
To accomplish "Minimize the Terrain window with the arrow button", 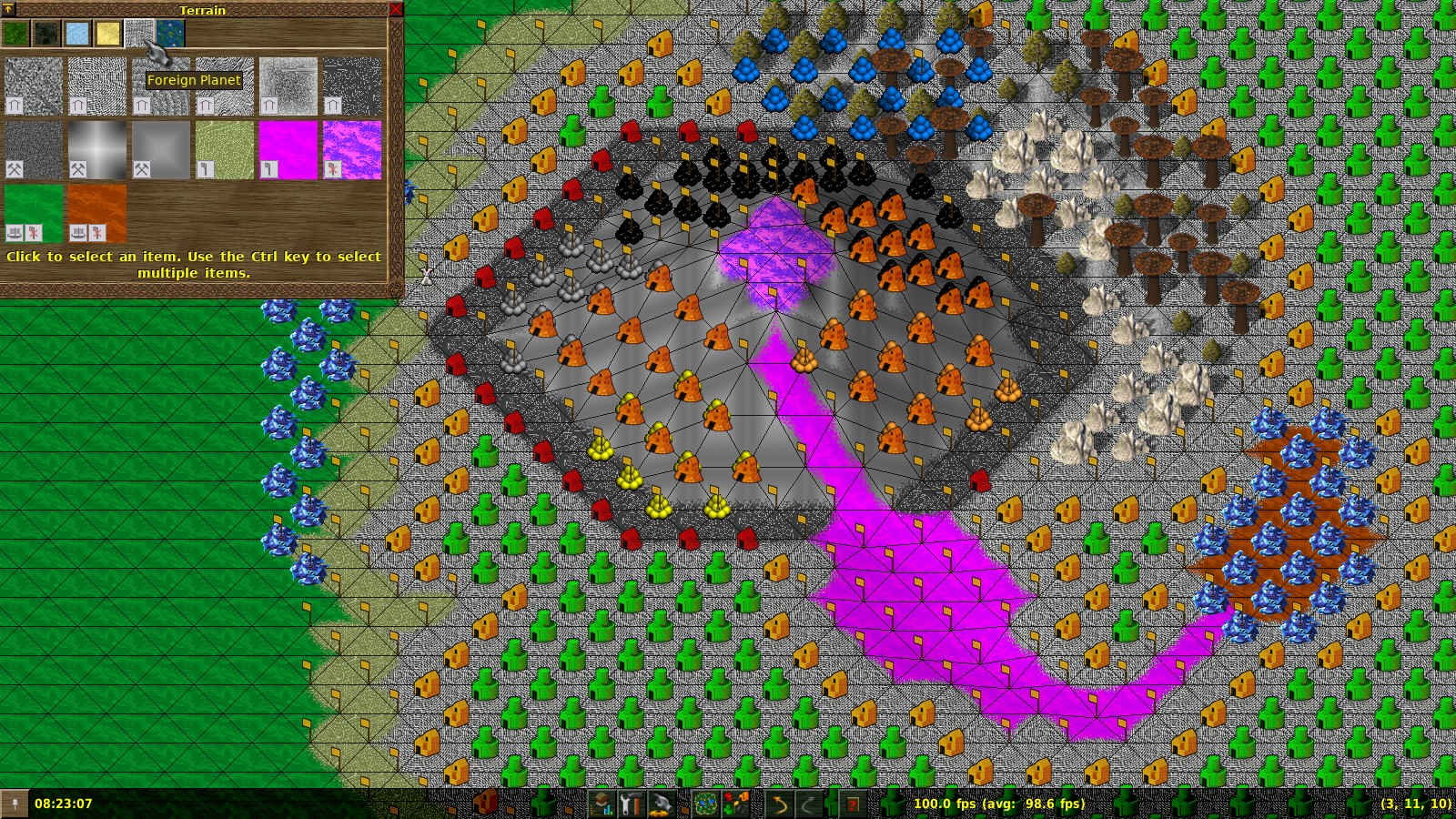I will point(9,9).
